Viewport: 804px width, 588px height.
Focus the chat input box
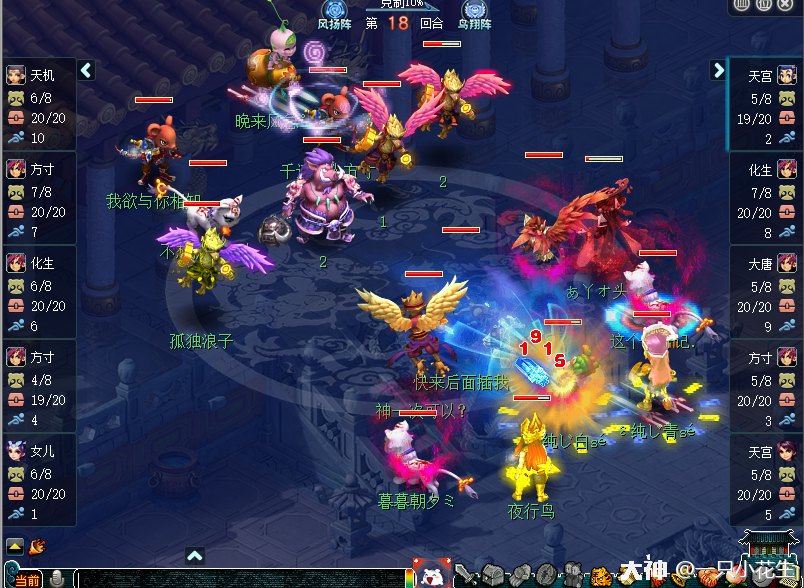[x=240, y=578]
